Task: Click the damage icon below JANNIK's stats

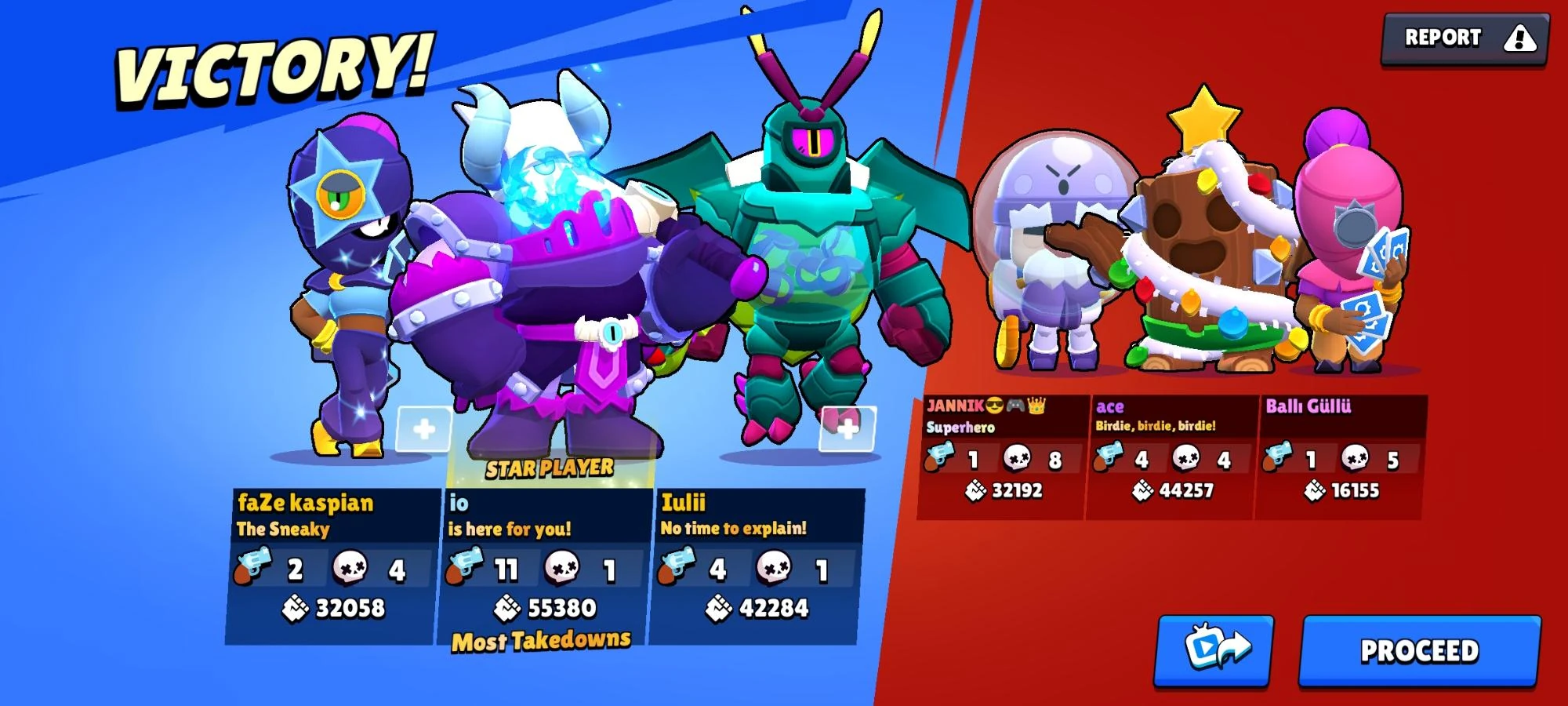Action: [x=976, y=489]
